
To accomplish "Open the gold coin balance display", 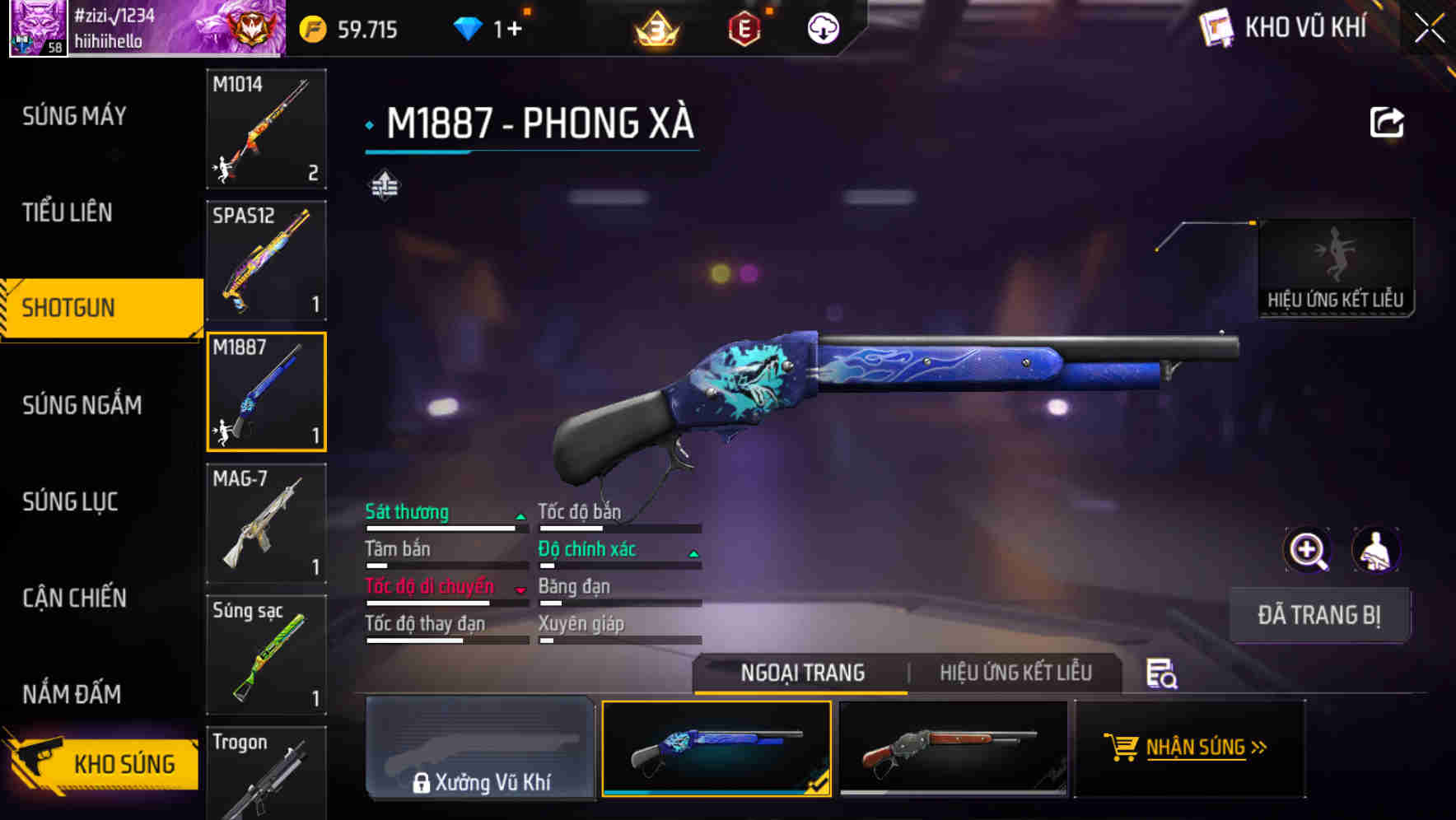I will pyautogui.click(x=346, y=28).
